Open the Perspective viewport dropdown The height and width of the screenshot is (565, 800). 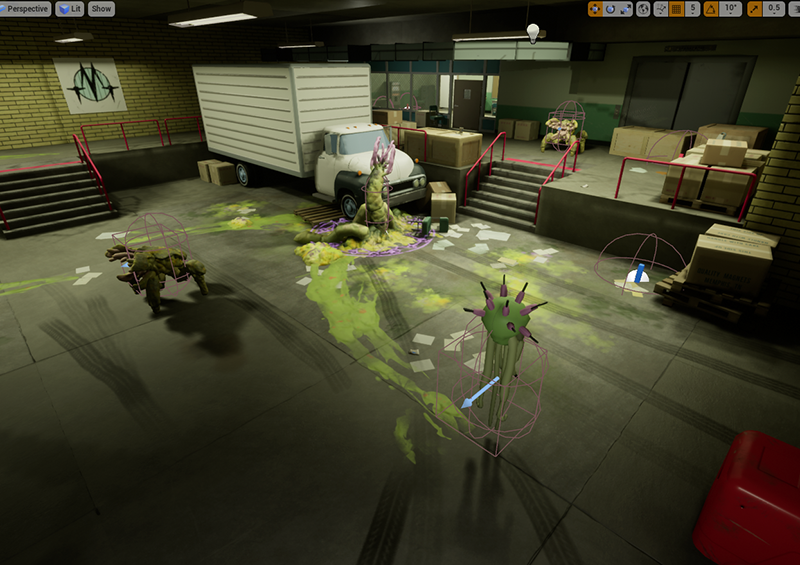tap(27, 9)
